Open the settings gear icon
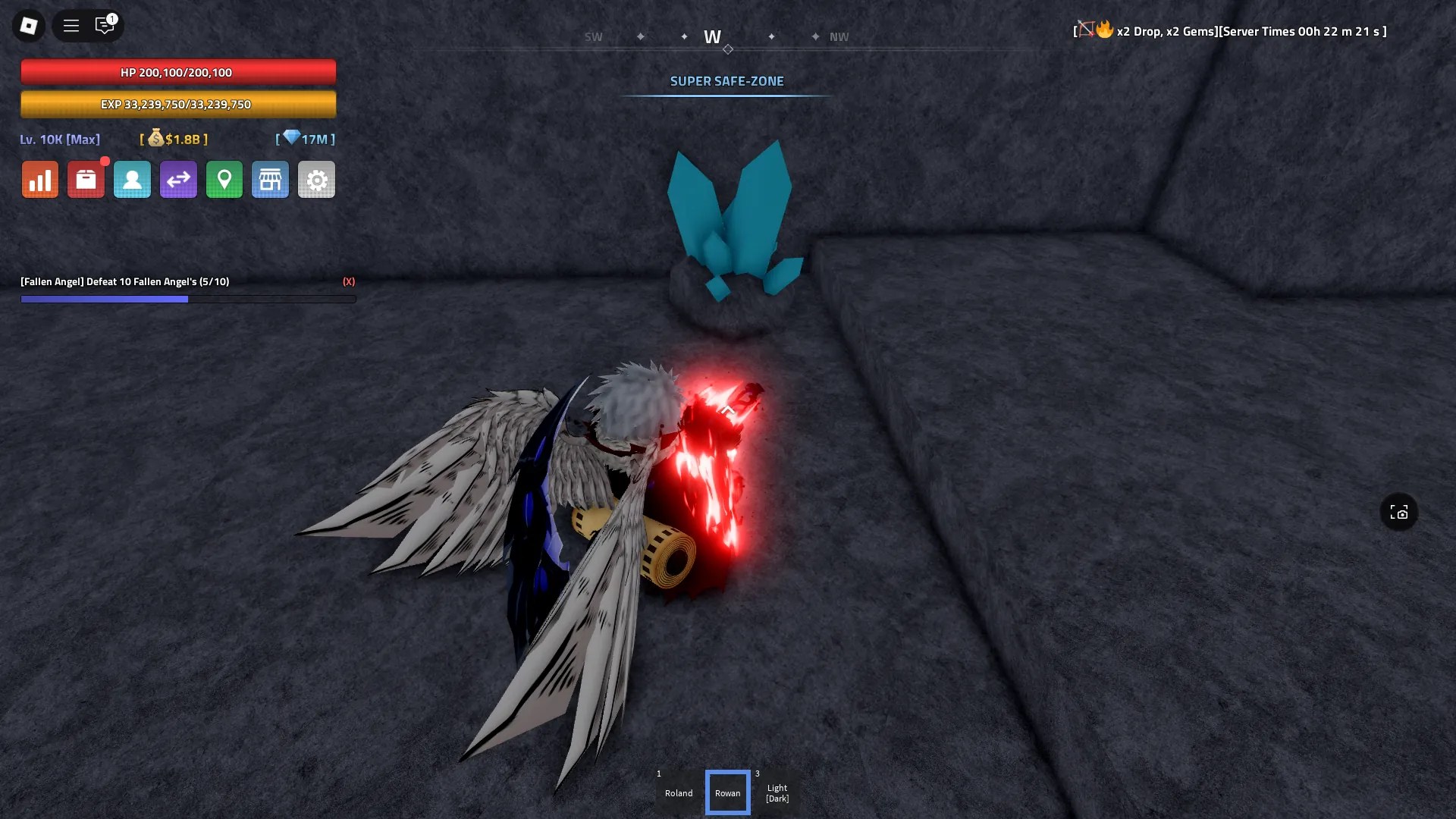 [316, 179]
